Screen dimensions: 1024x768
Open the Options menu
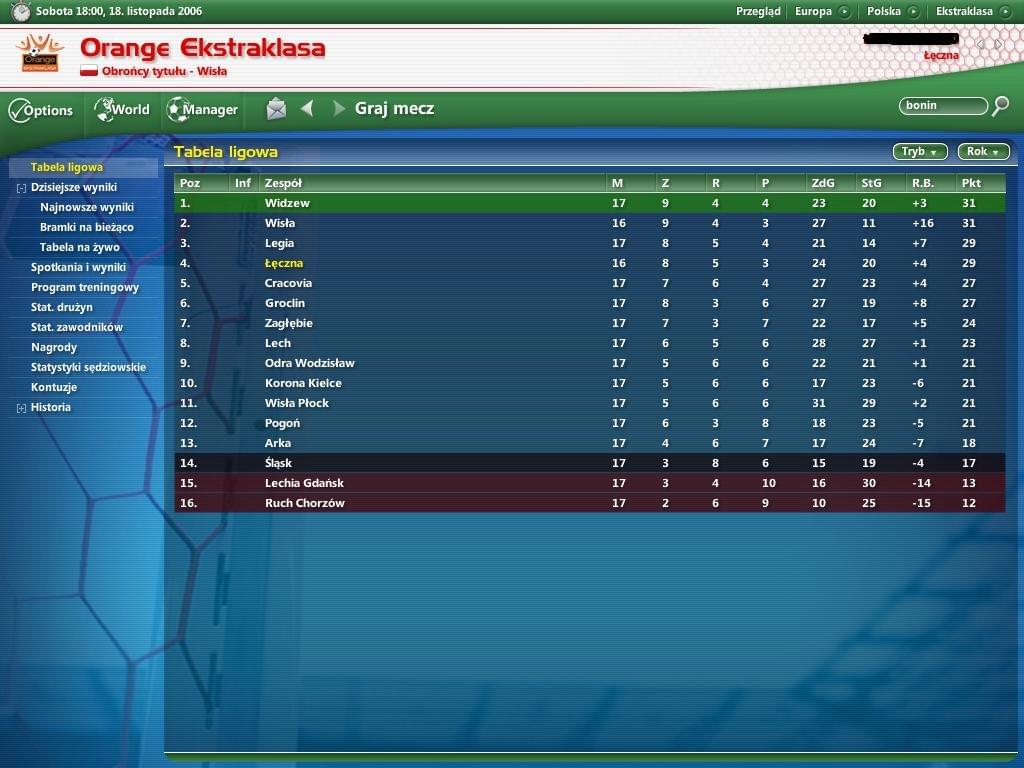click(x=41, y=110)
